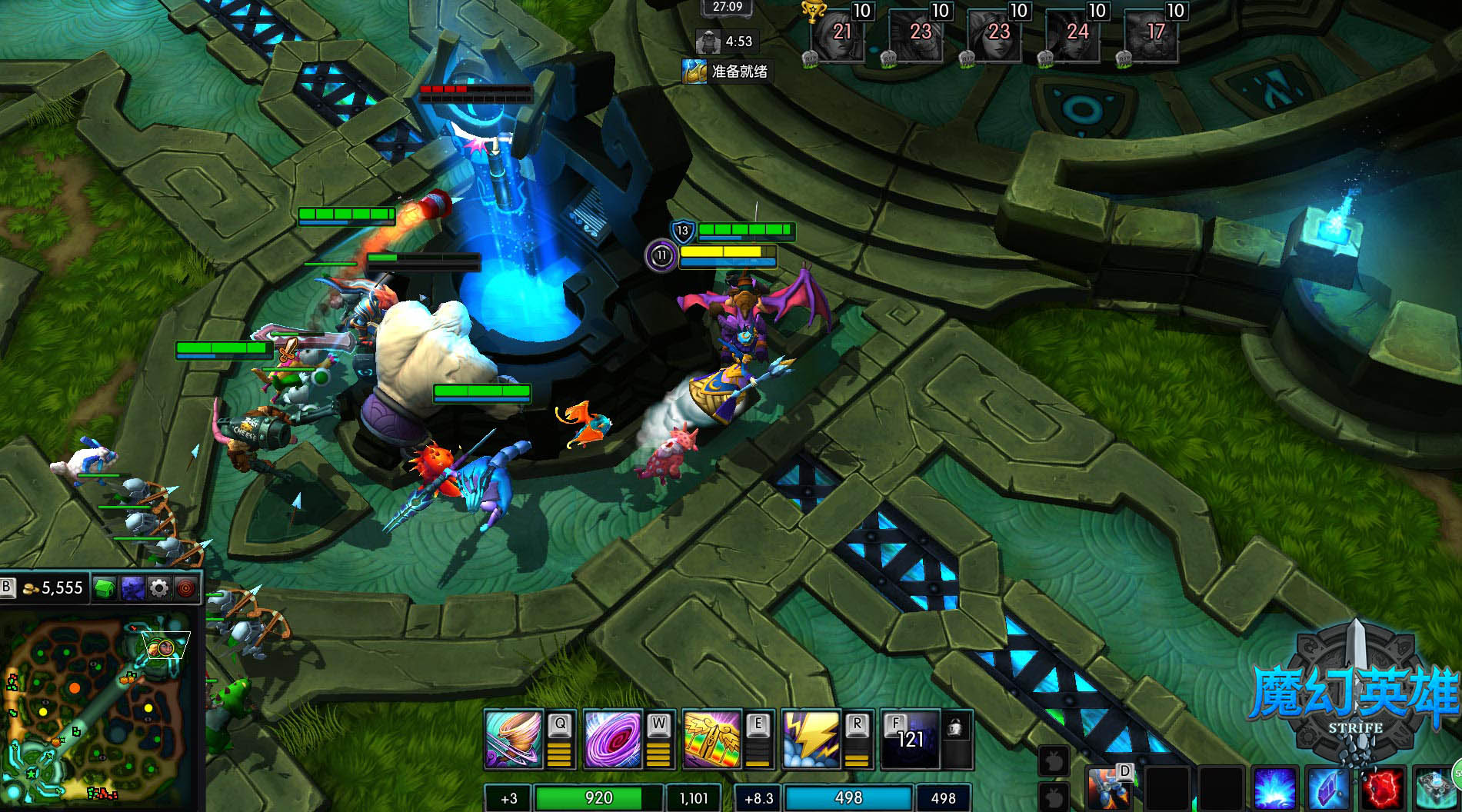The image size is (1462, 812).
Task: Click the boss timer icon showing 4:53
Action: coord(708,42)
